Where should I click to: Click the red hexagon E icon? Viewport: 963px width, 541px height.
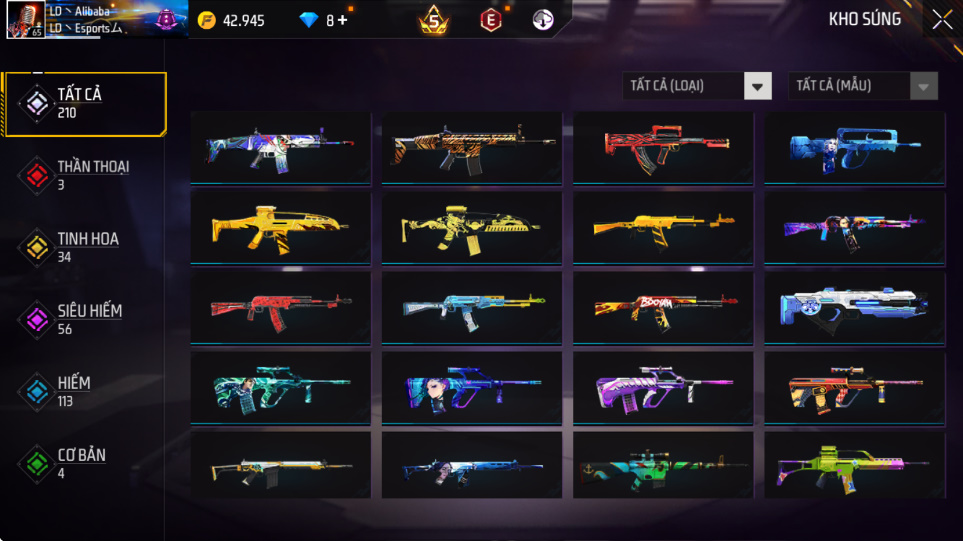pos(490,19)
